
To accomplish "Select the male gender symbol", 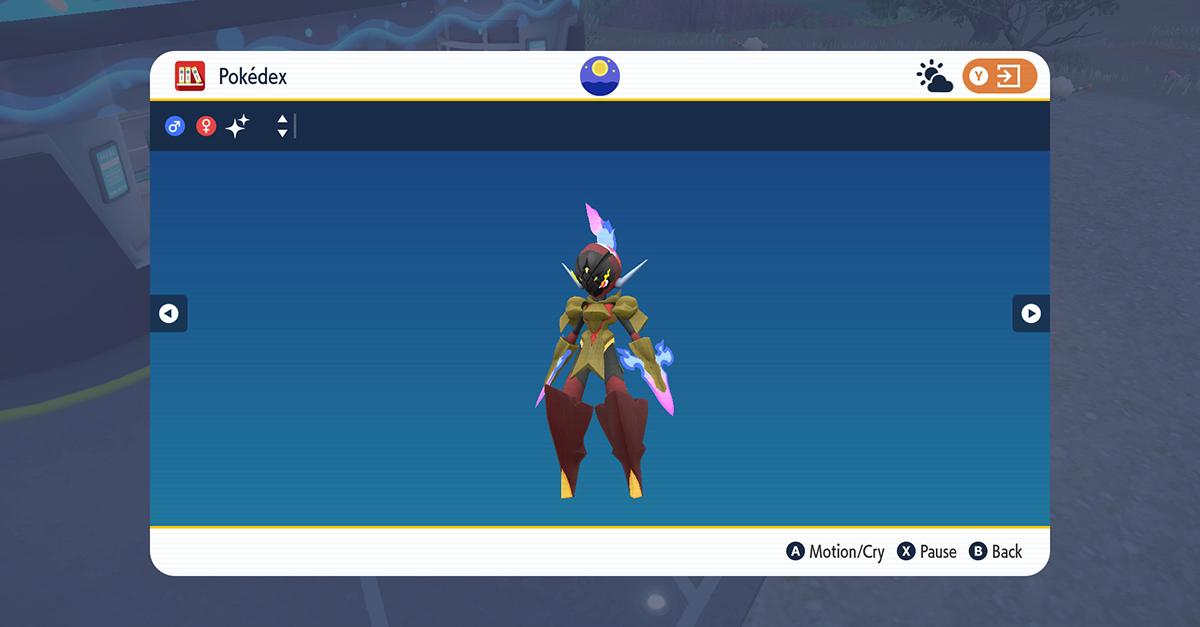I will 175,127.
